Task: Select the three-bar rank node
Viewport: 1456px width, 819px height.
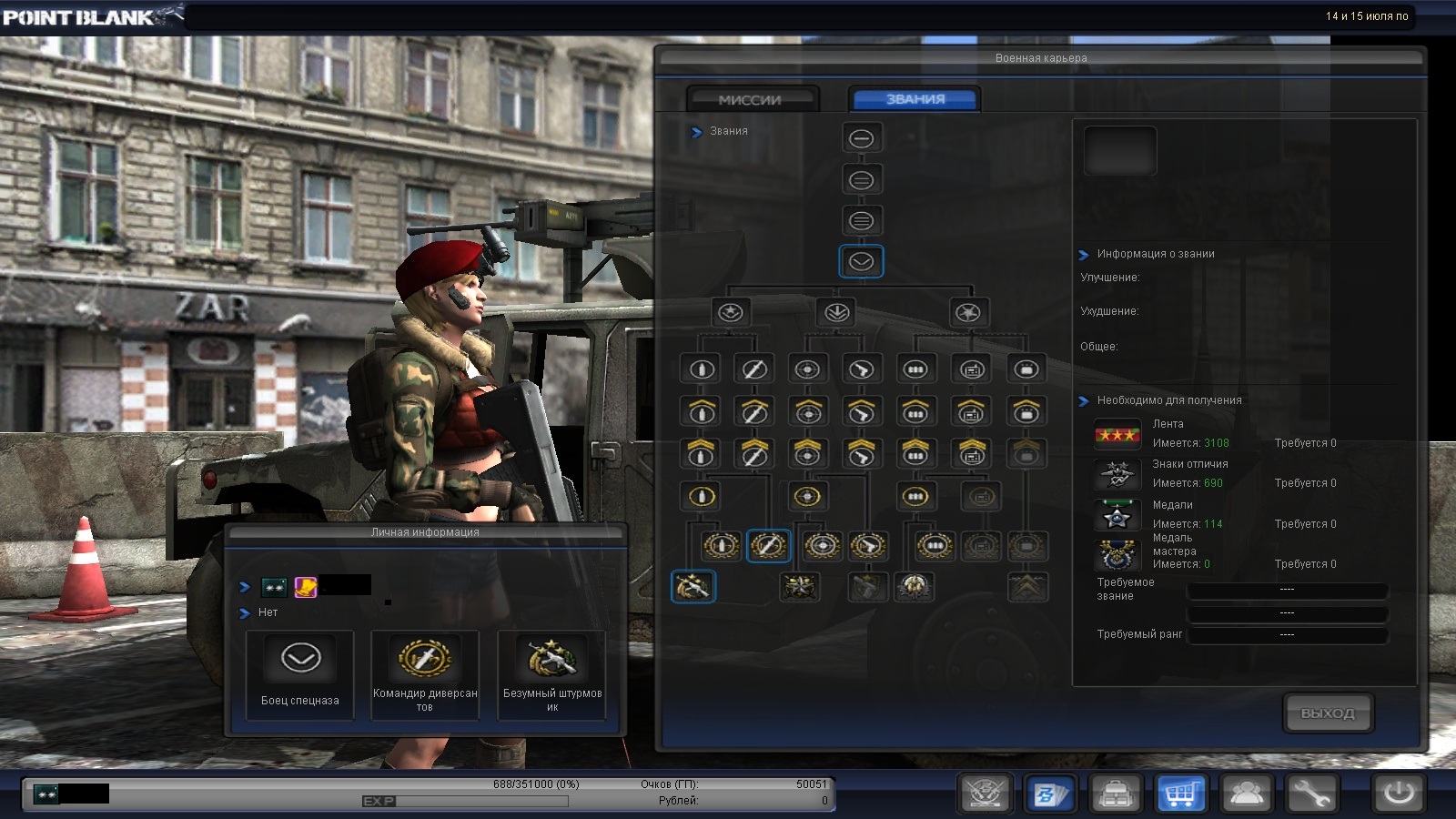Action: (x=861, y=220)
